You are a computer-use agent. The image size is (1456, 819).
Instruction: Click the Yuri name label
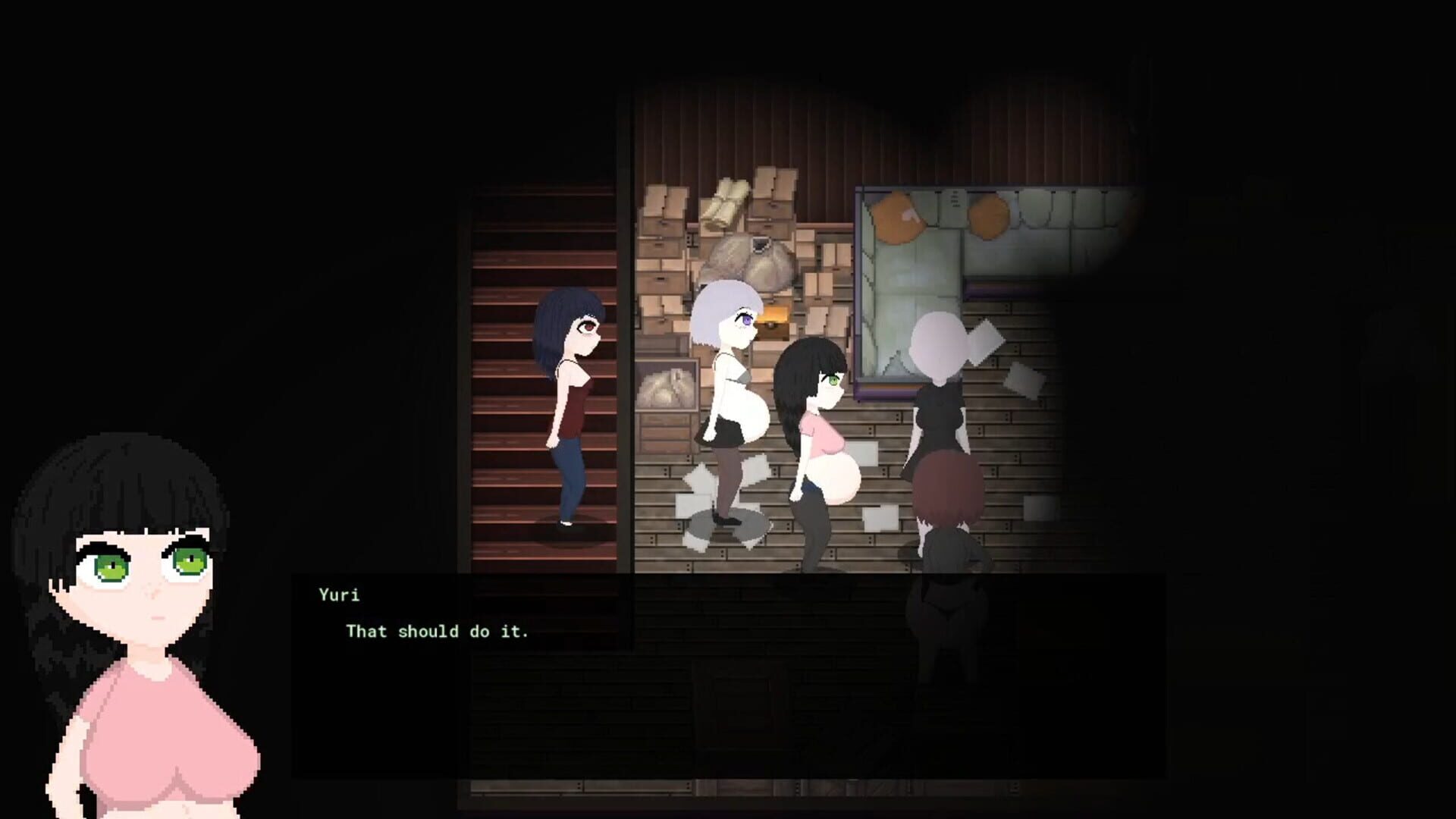point(339,595)
